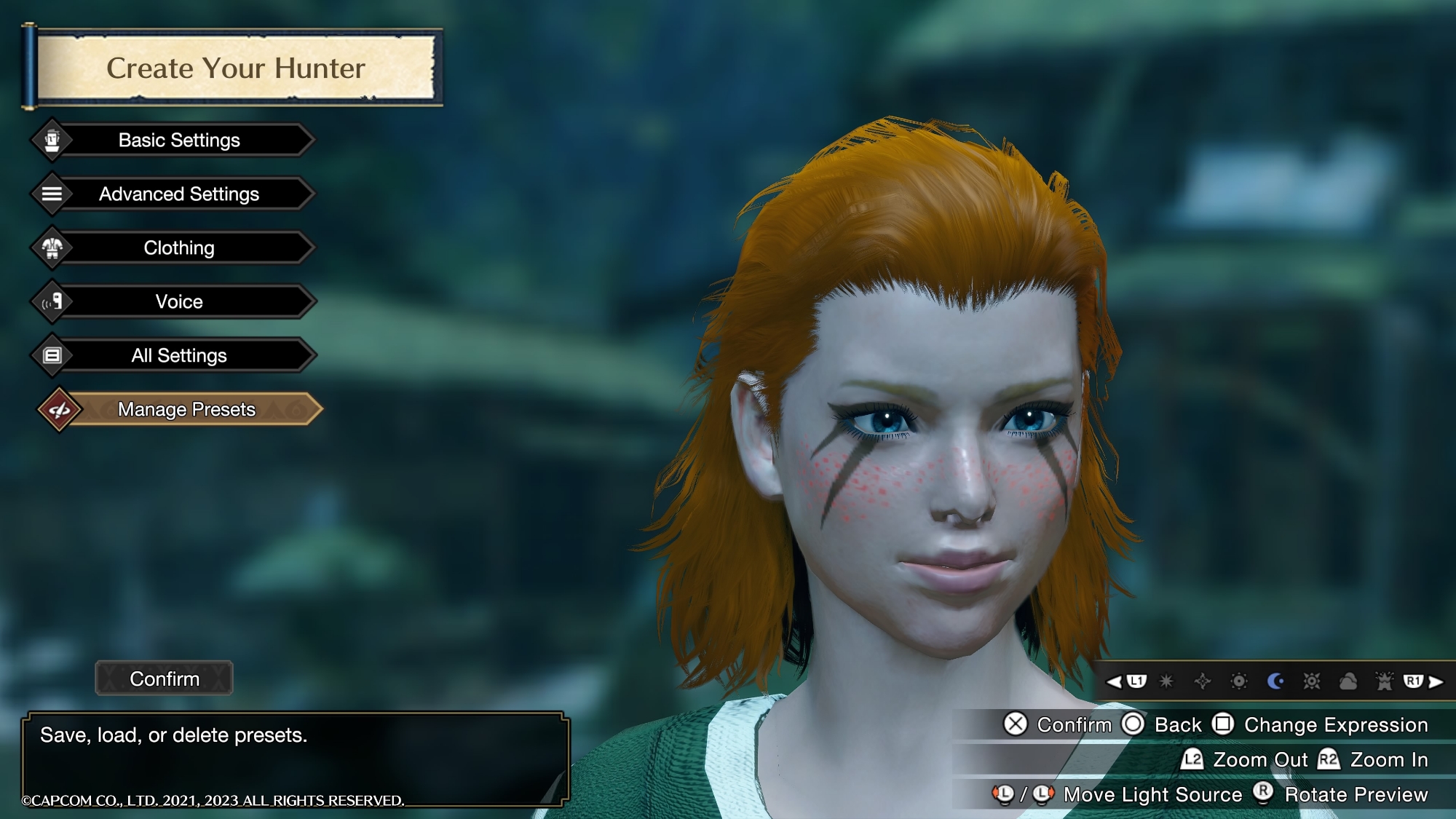
Task: Choose the four-pointed shuriken lighting icon
Action: (x=1203, y=681)
